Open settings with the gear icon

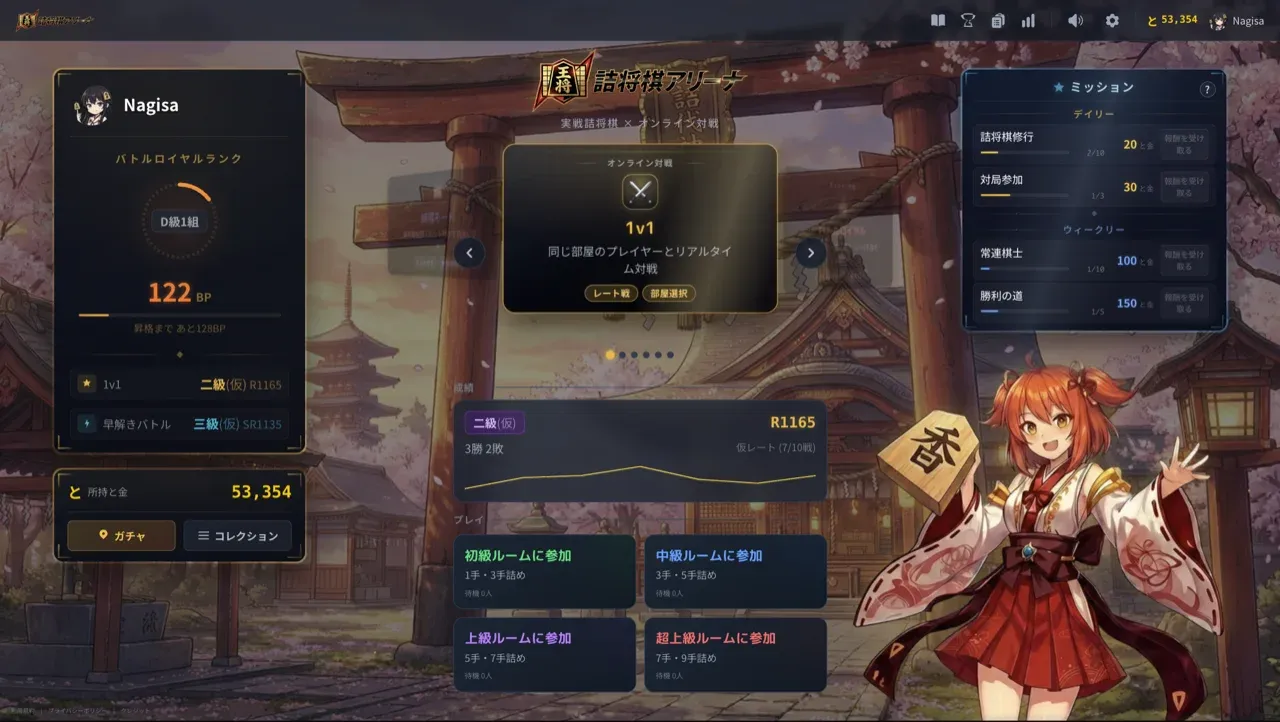(x=1112, y=21)
